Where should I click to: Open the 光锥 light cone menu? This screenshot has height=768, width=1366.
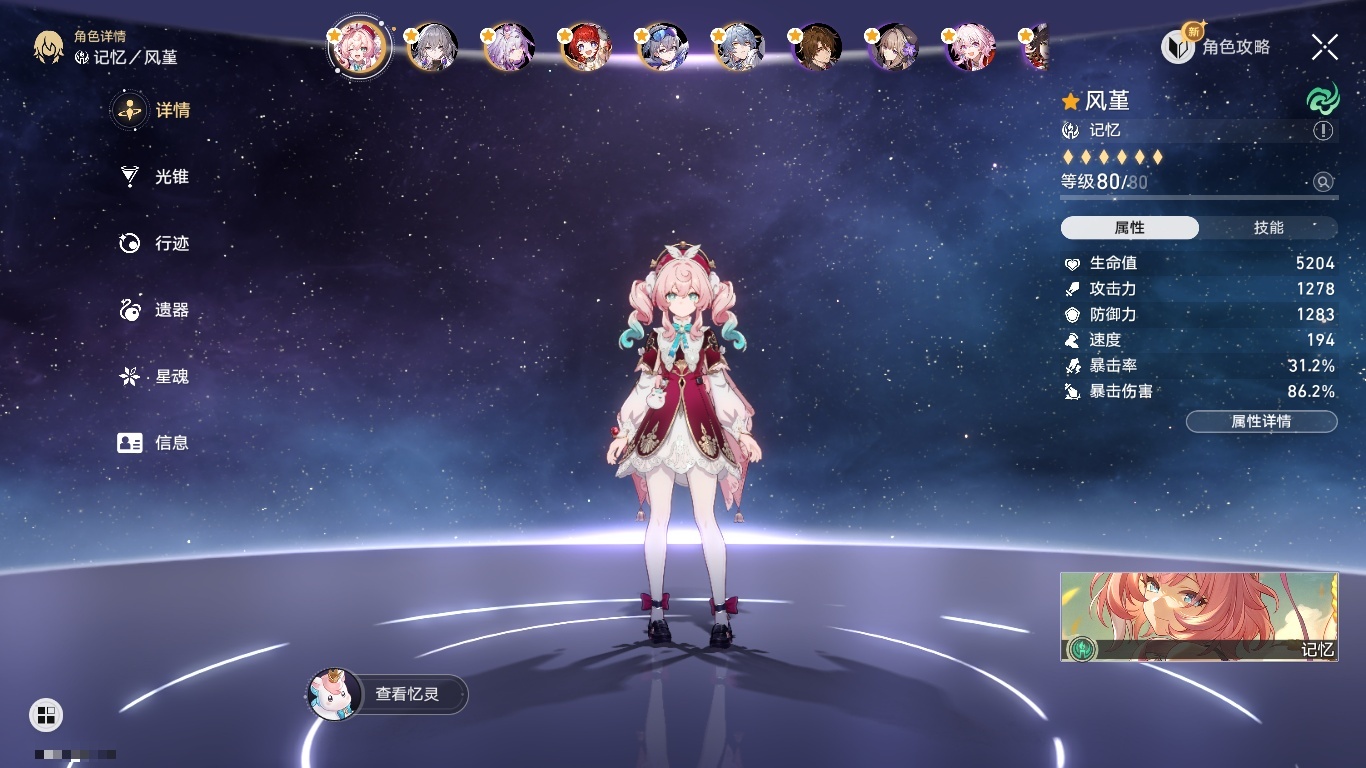(x=153, y=177)
